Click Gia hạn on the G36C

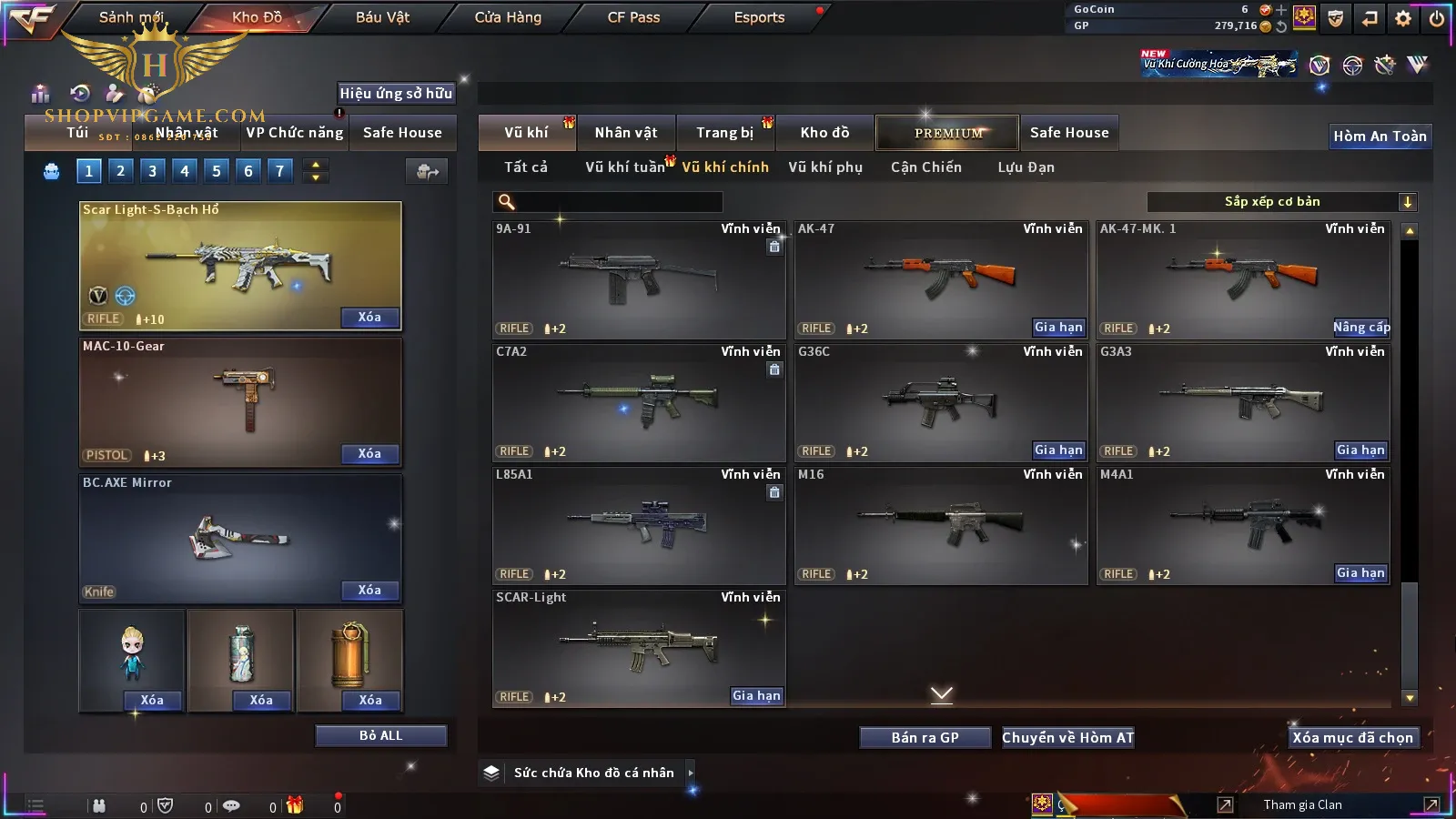(x=1058, y=450)
